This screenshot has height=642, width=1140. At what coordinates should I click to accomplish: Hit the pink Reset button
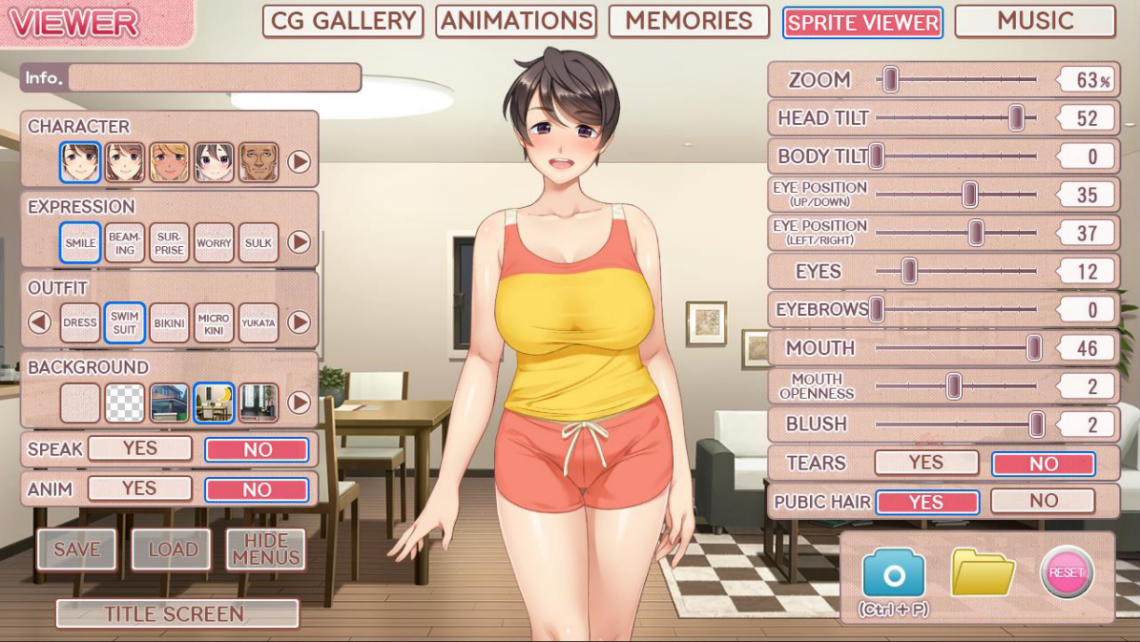coord(1066,572)
